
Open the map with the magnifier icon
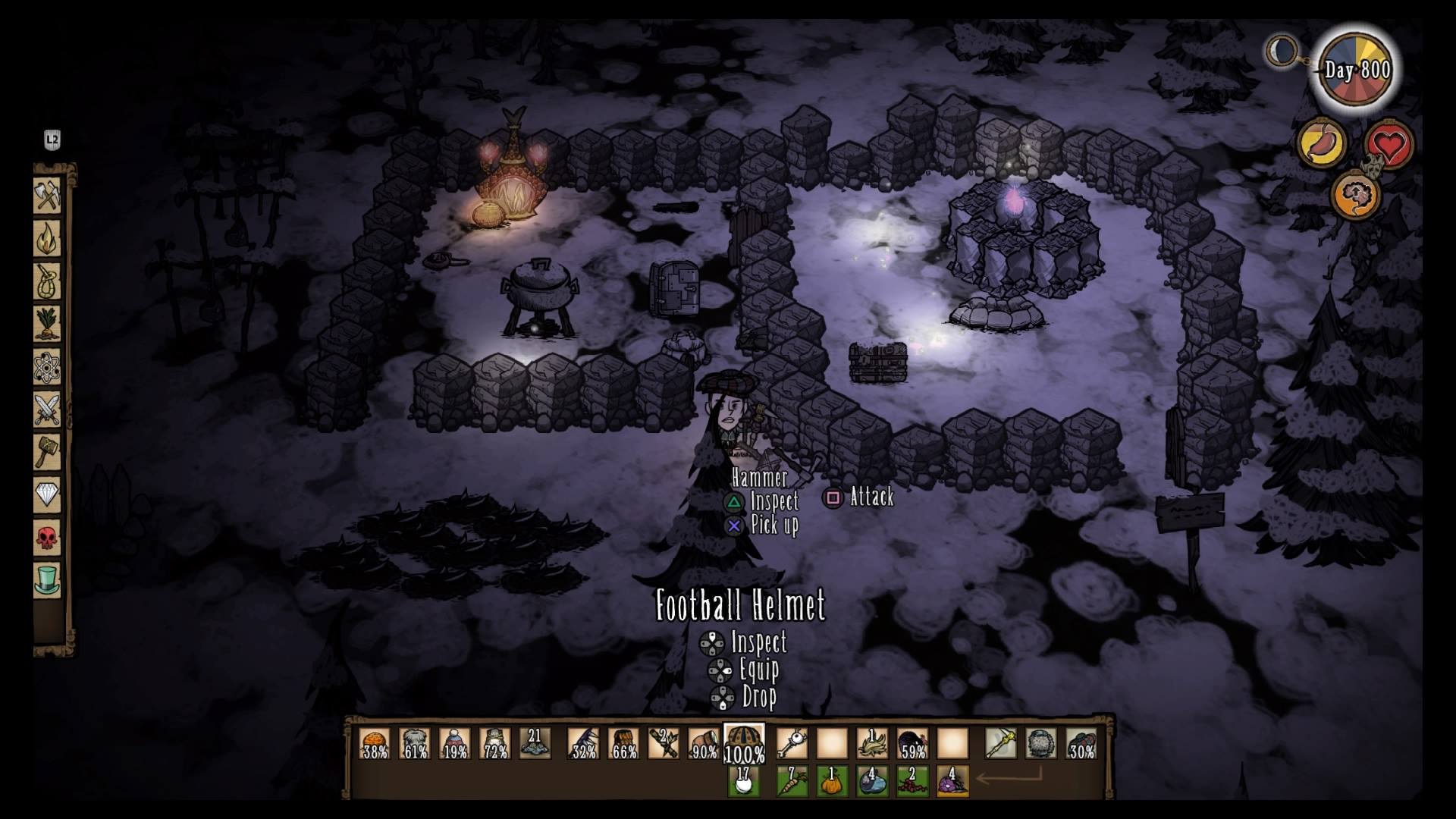click(x=1282, y=52)
